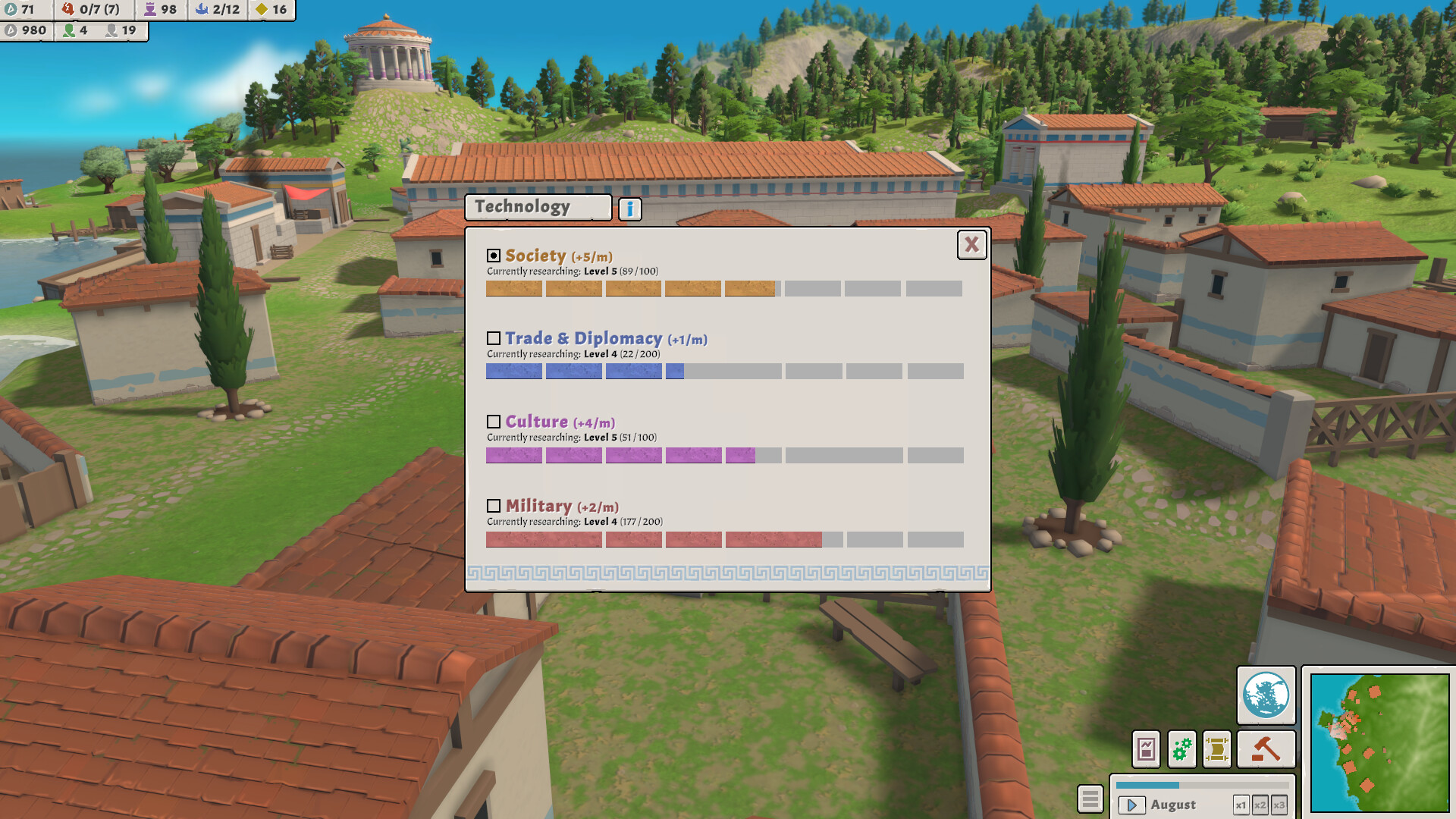Click the info icon beside Technology title
This screenshot has height=819, width=1456.
(630, 209)
